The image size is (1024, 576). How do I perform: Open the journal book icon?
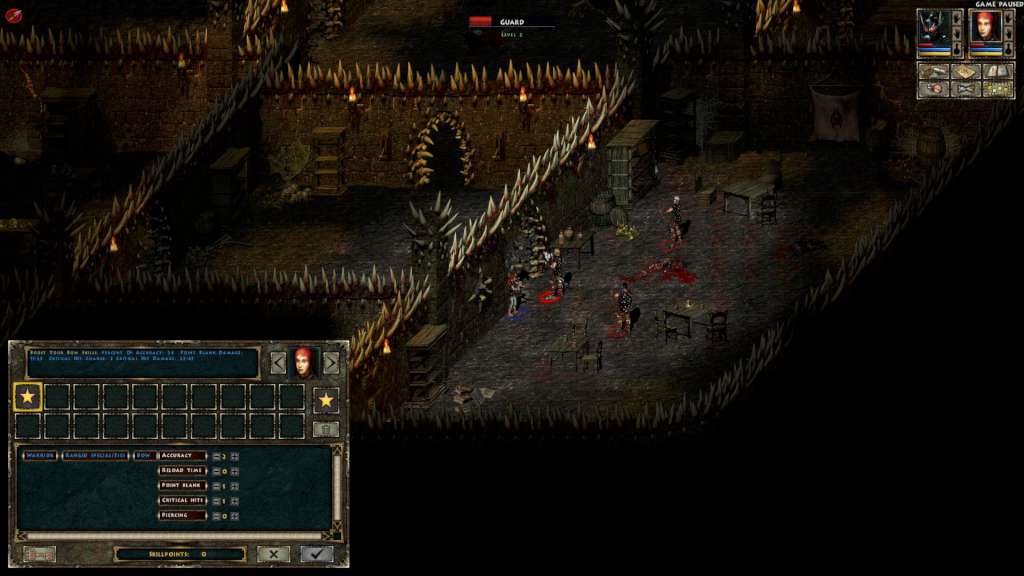point(999,72)
